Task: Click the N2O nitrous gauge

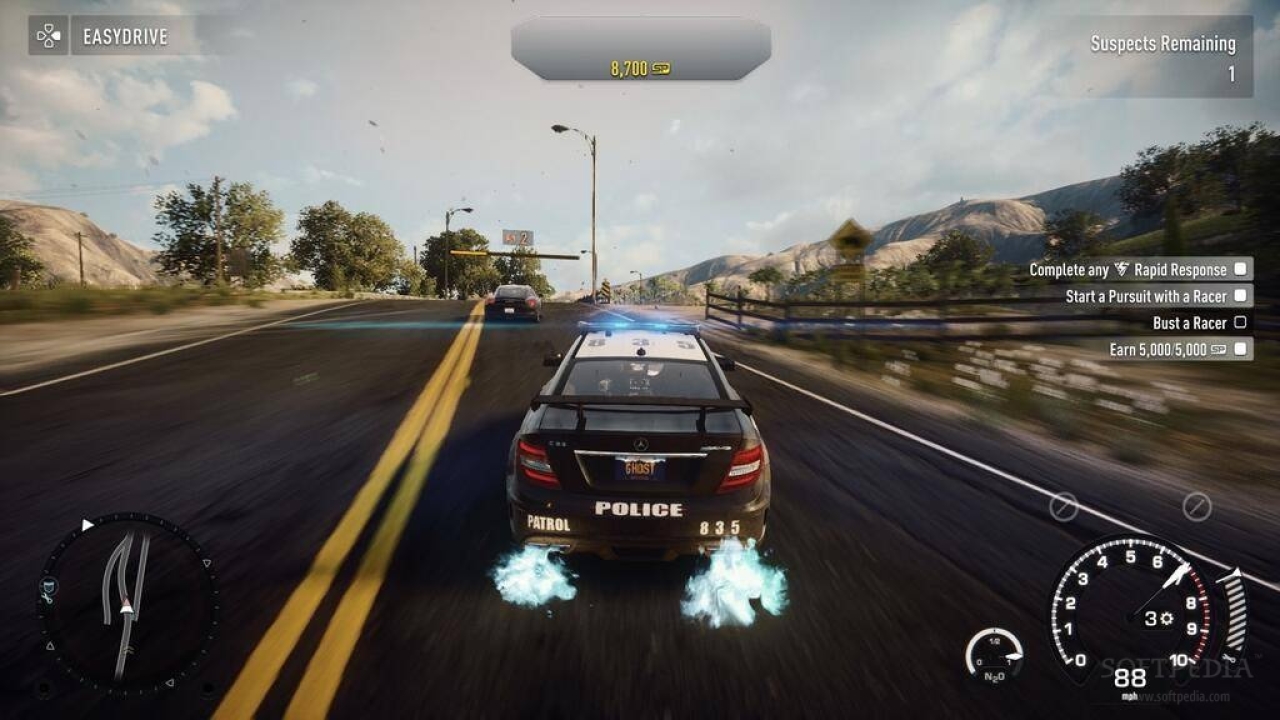Action: point(994,655)
